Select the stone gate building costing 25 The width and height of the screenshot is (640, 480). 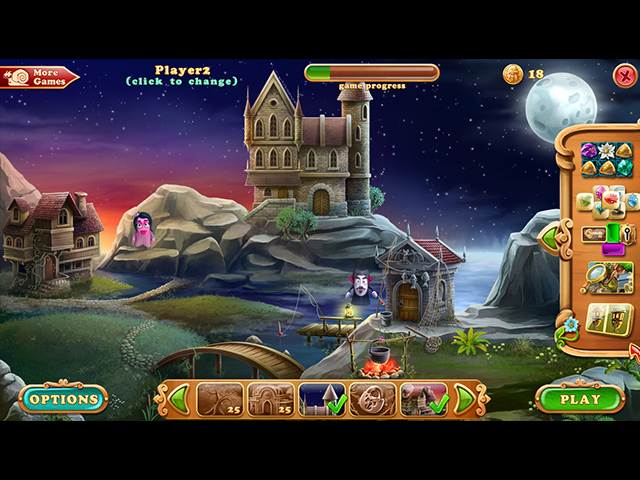[270, 399]
